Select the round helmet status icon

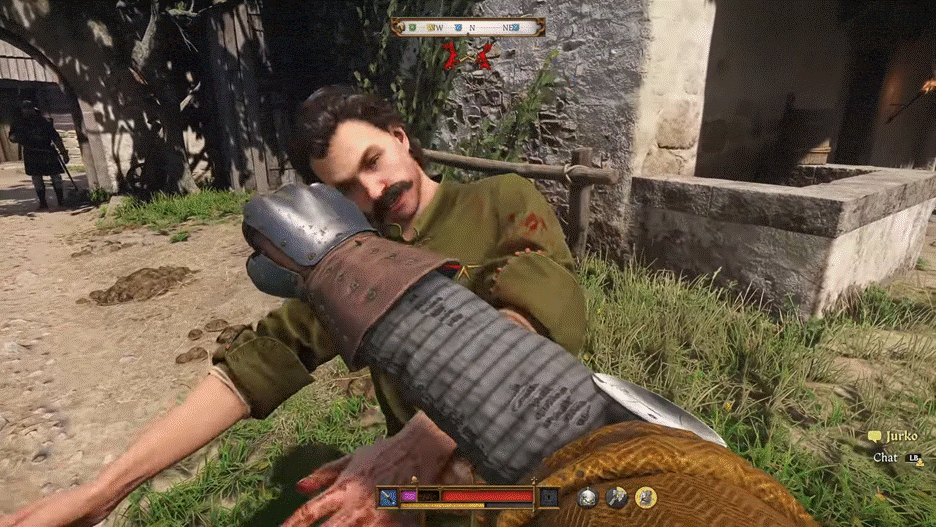(588, 497)
